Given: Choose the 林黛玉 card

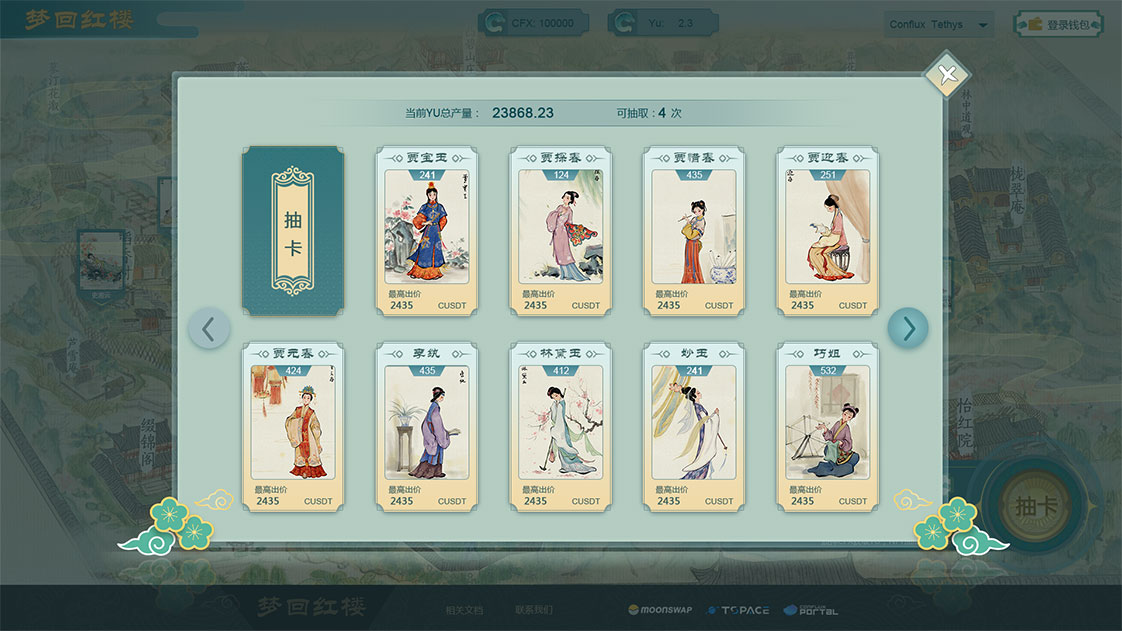Looking at the screenshot, I should 561,427.
